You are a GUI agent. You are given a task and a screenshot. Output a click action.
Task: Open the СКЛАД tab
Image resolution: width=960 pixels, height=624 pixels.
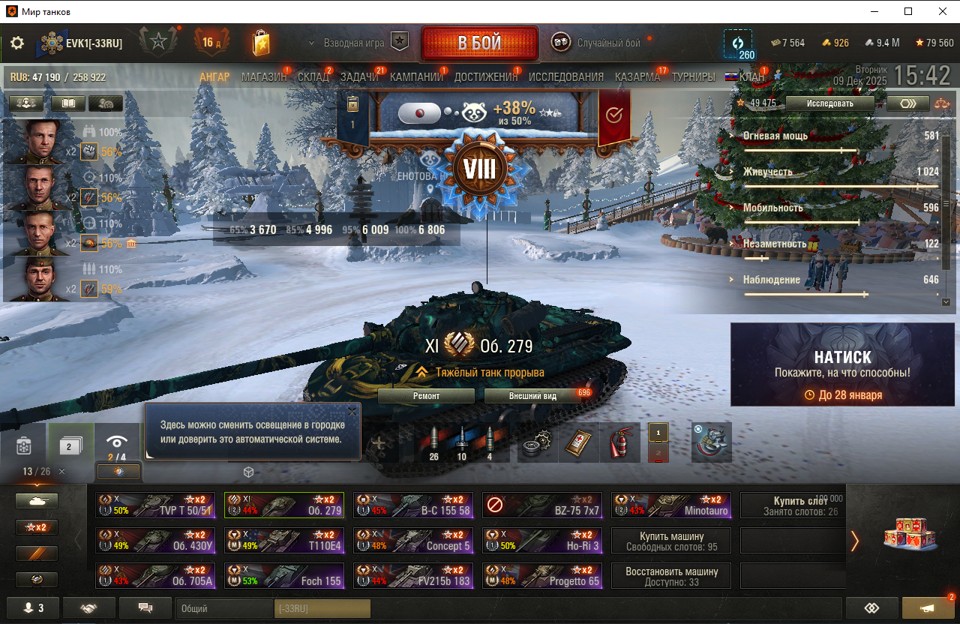pos(313,77)
